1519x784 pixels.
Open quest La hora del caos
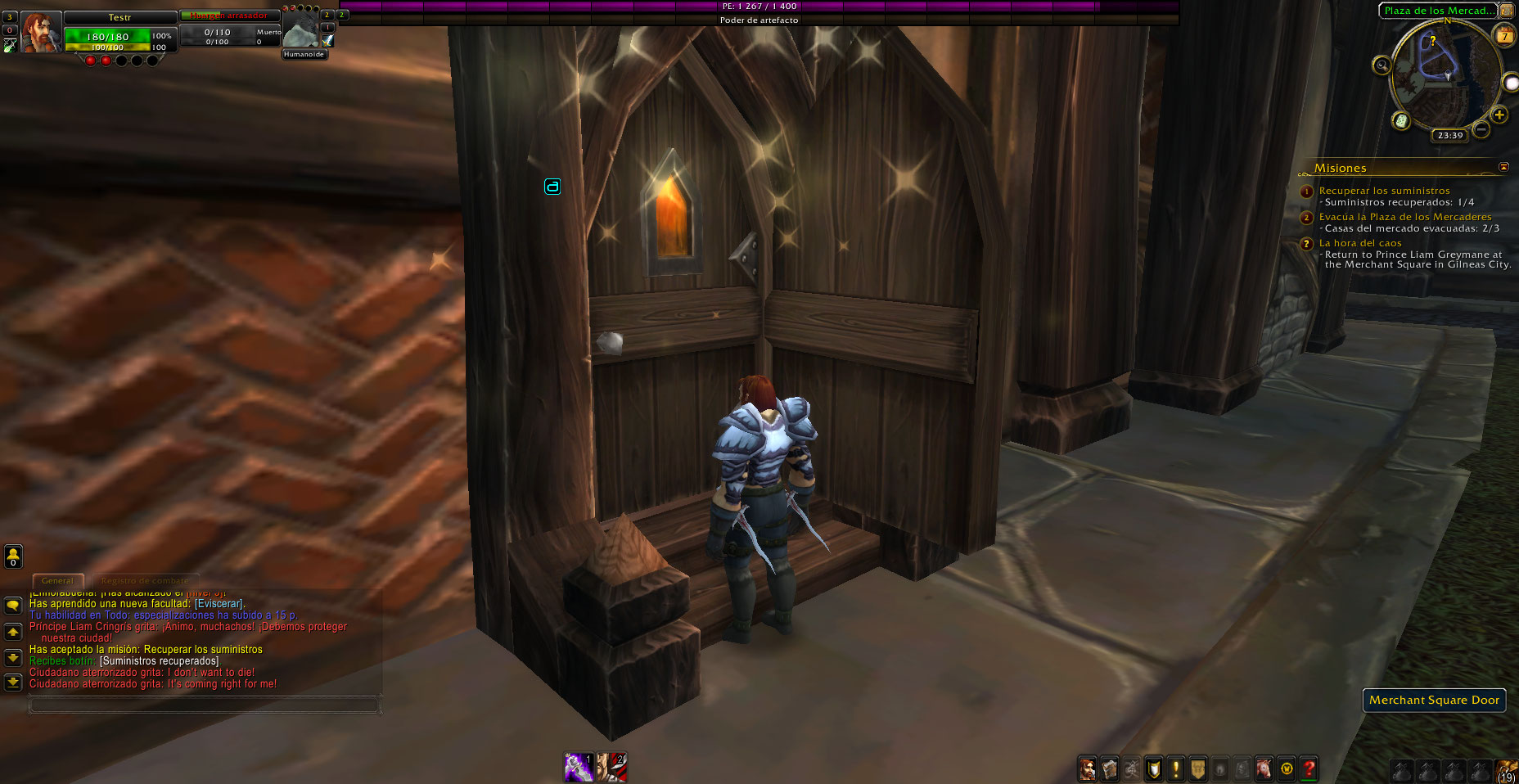pyautogui.click(x=1360, y=243)
